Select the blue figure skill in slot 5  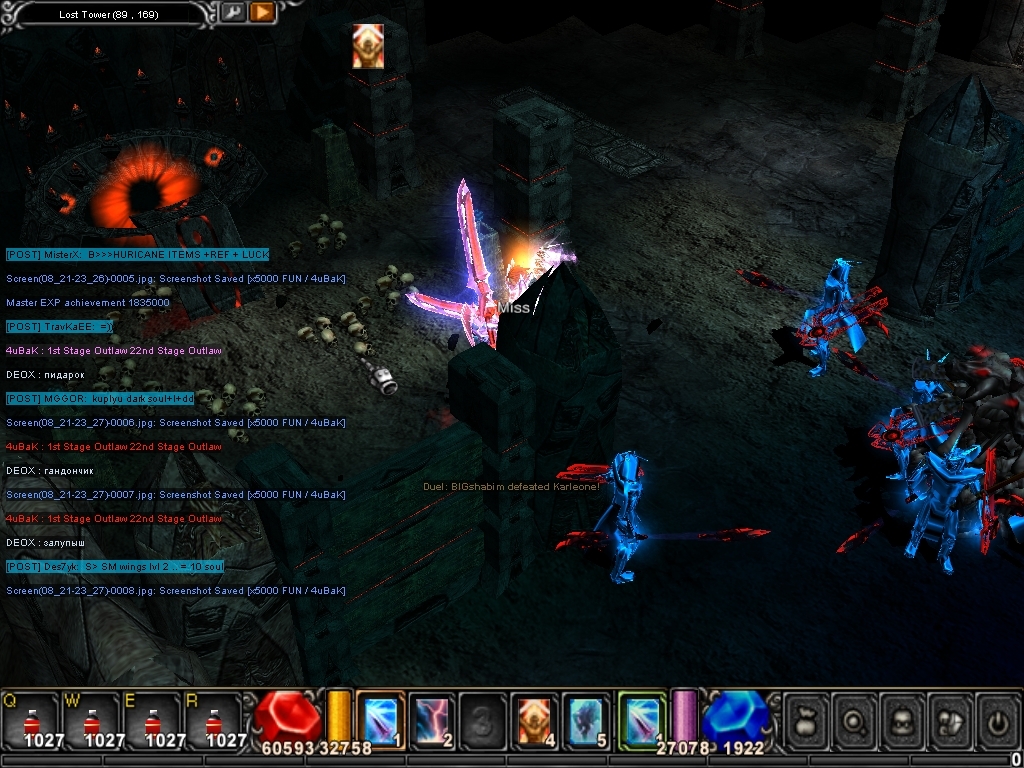coord(587,720)
